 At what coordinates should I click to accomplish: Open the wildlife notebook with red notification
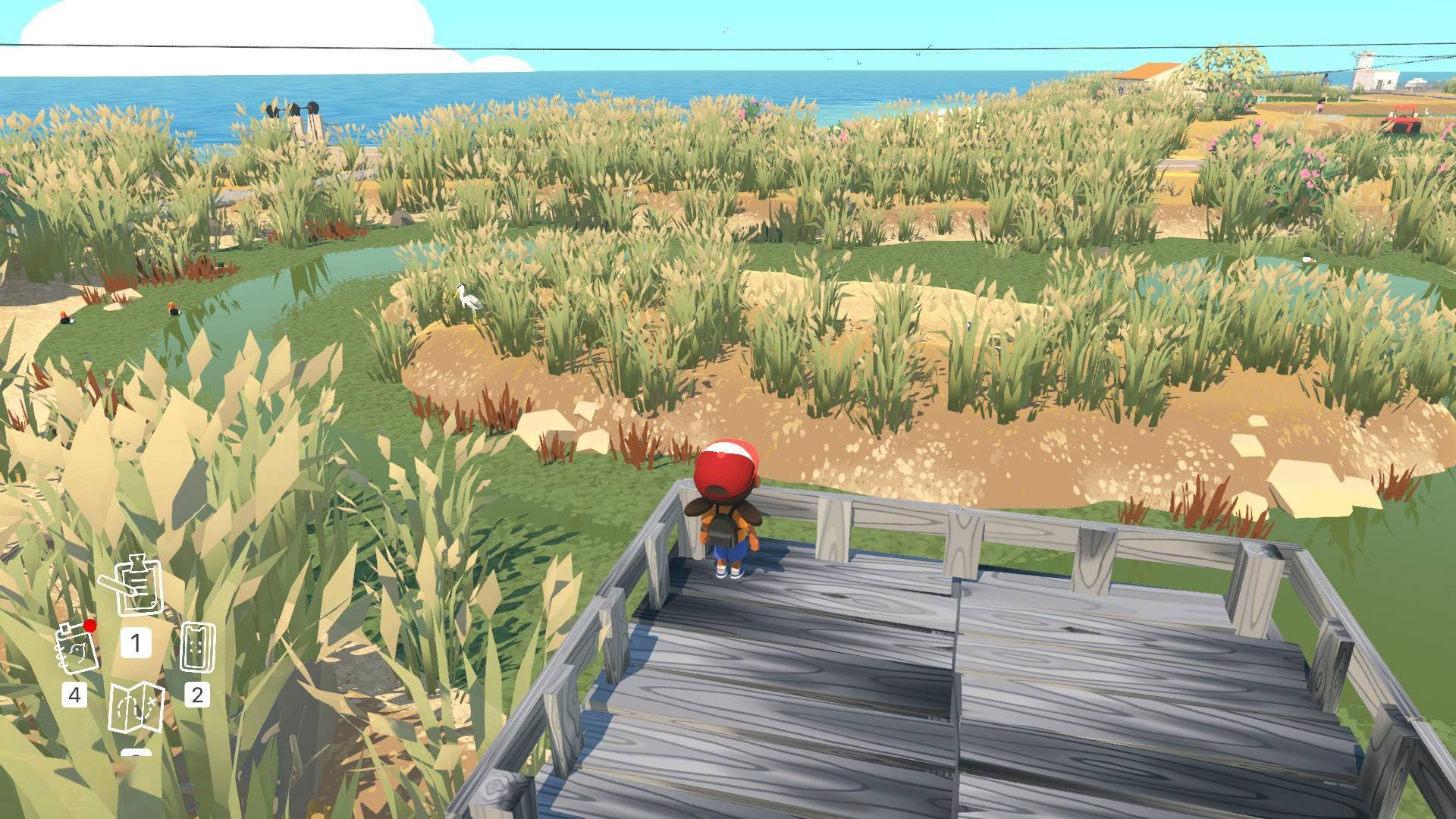point(77,649)
